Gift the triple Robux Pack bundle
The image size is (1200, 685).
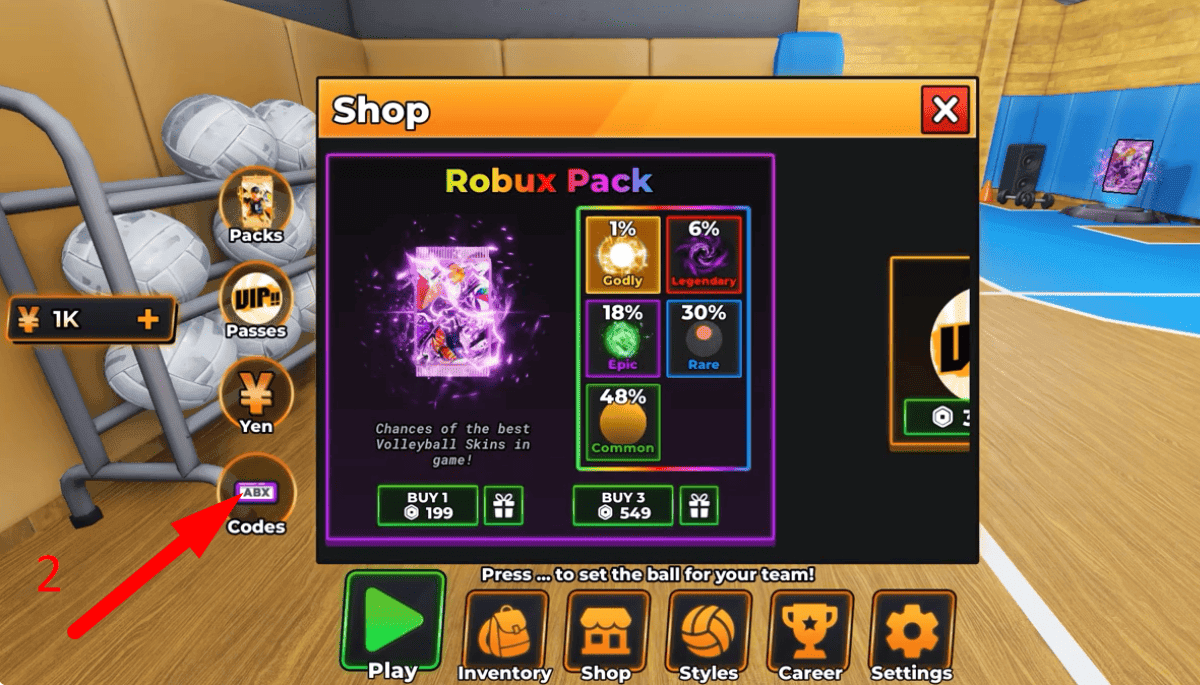(699, 505)
